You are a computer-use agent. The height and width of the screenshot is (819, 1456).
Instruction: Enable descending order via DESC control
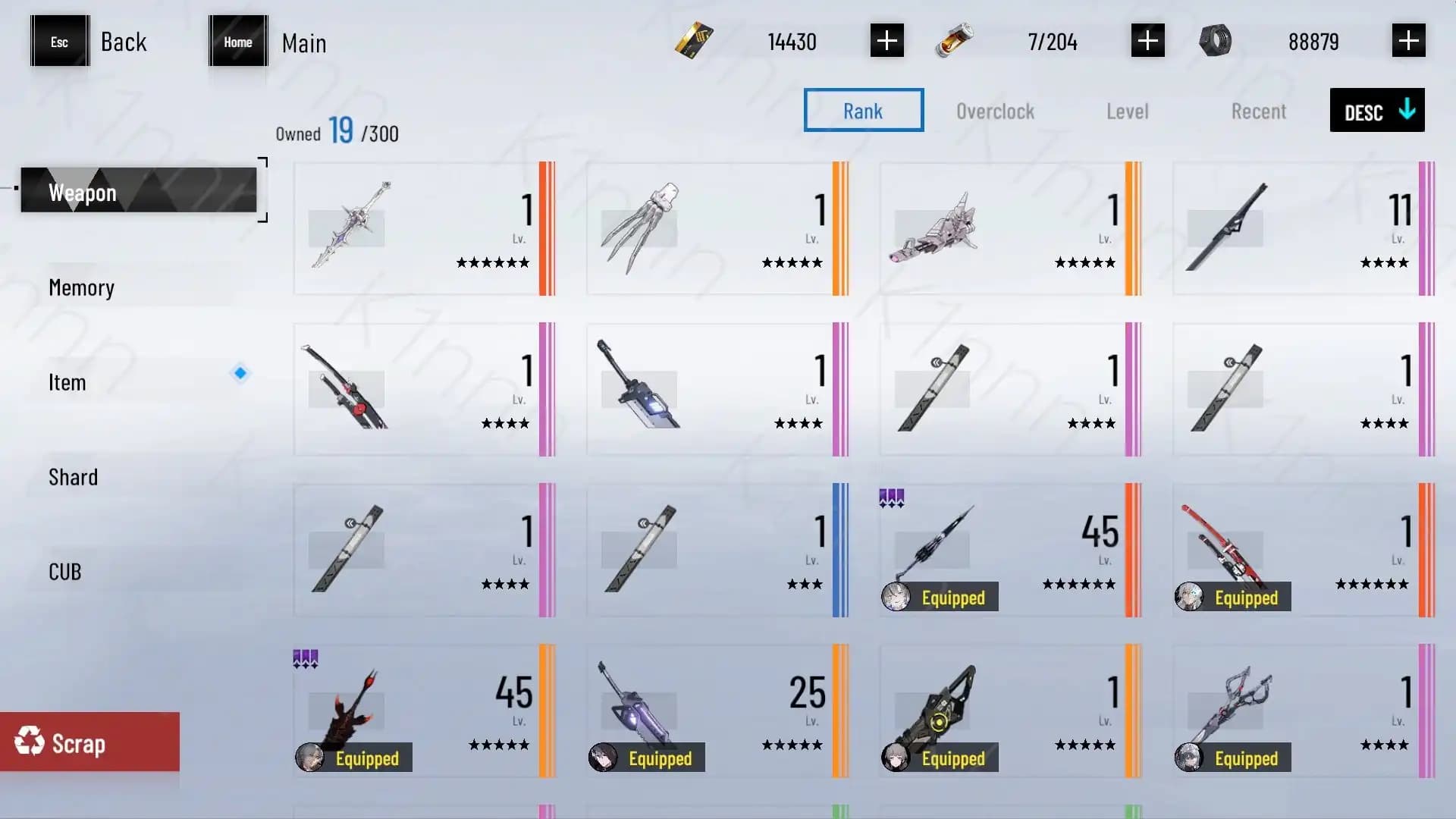1376,111
